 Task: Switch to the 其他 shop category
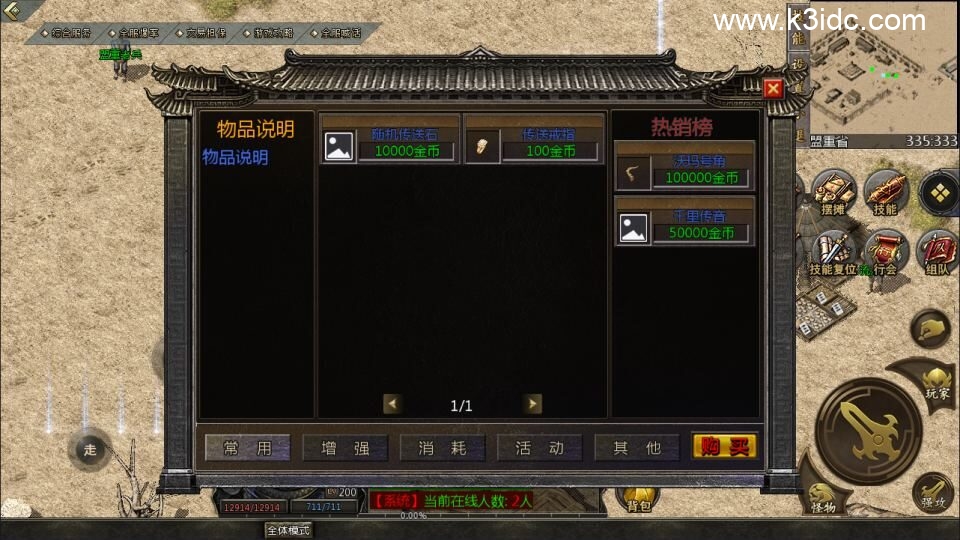[637, 448]
